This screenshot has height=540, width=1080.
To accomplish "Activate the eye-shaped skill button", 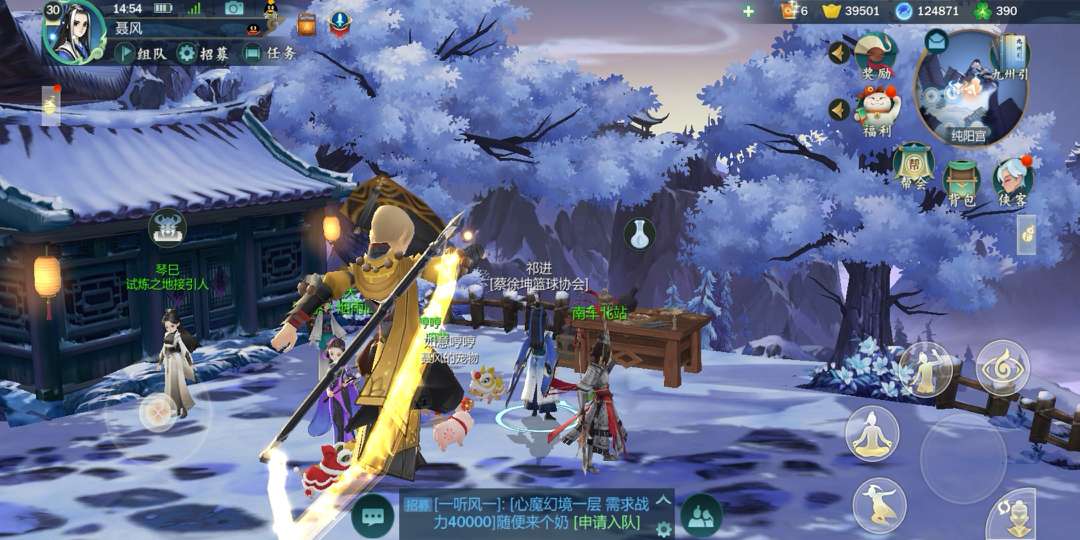I will click(x=1002, y=367).
